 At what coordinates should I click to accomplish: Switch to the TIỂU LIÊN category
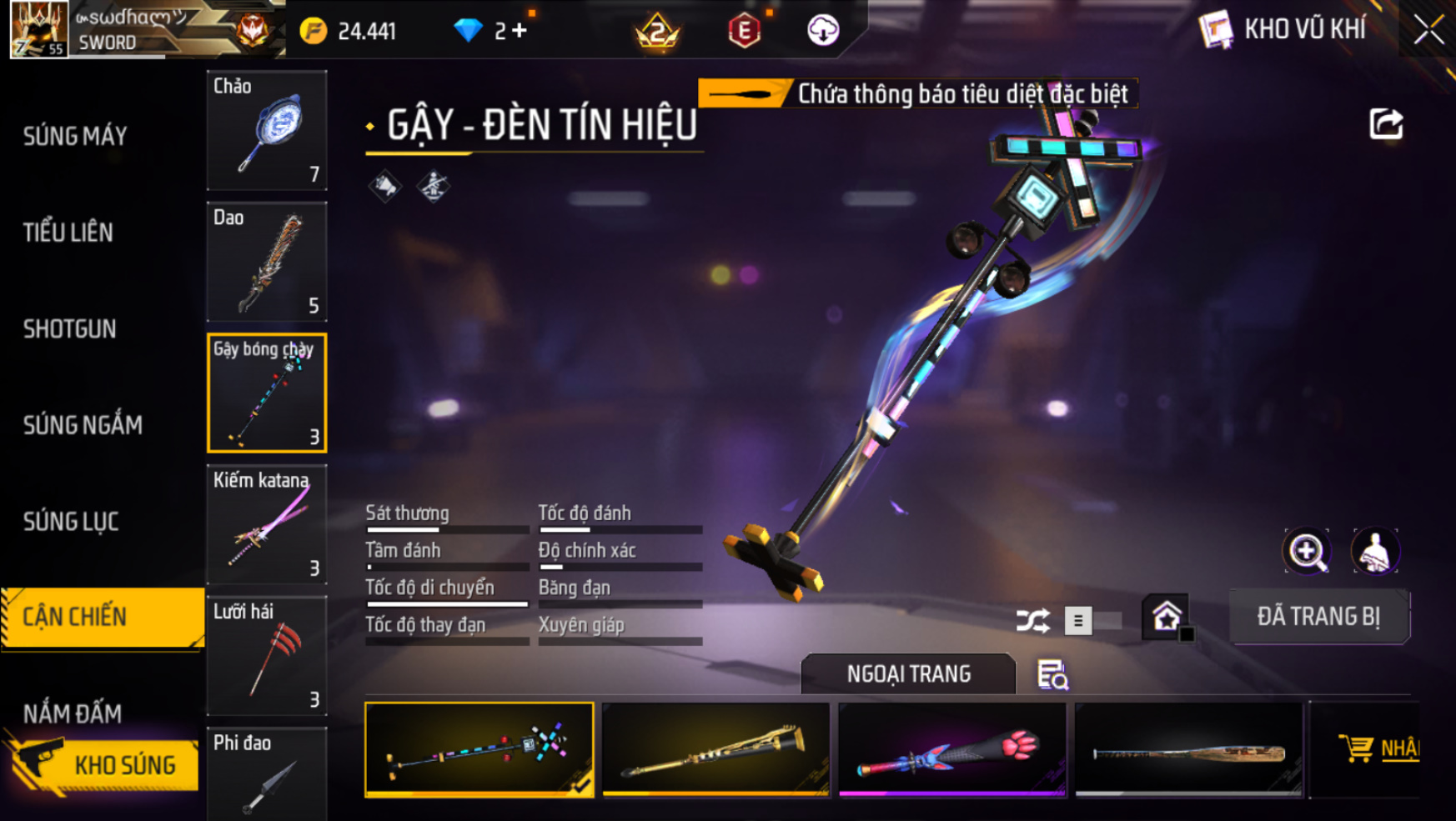(x=68, y=233)
